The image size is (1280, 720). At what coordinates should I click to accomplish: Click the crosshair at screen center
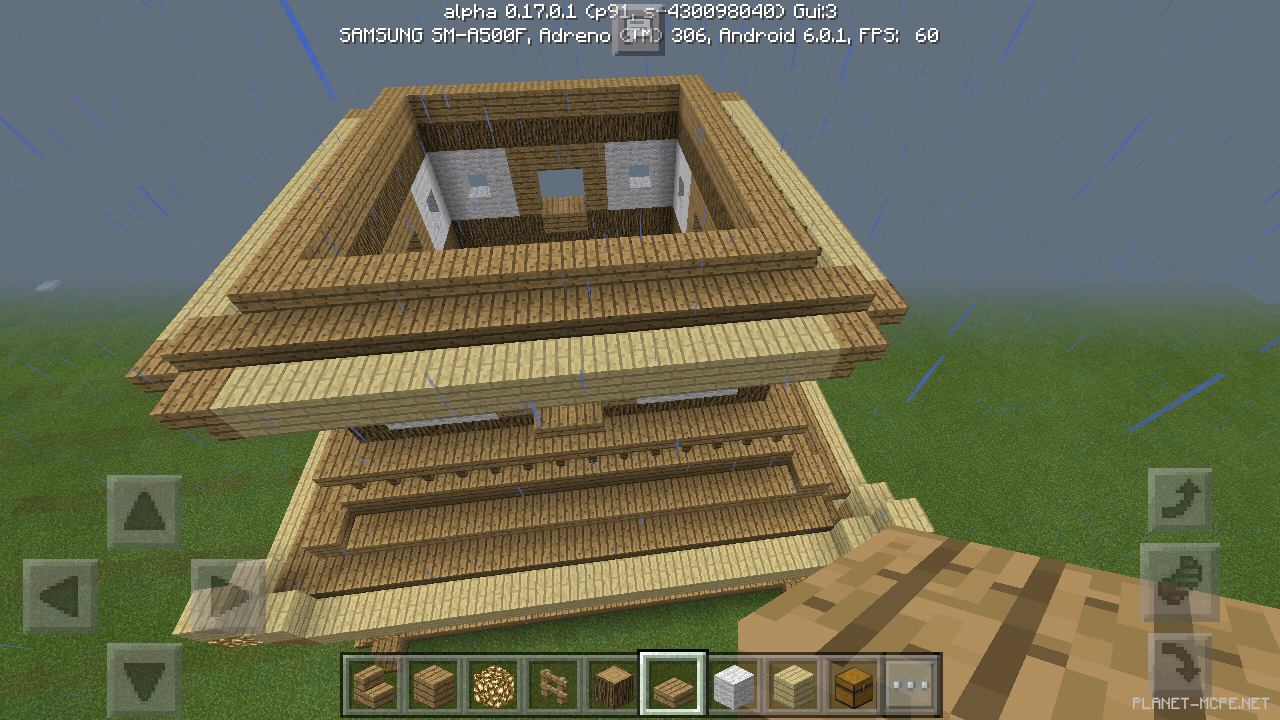click(x=640, y=360)
